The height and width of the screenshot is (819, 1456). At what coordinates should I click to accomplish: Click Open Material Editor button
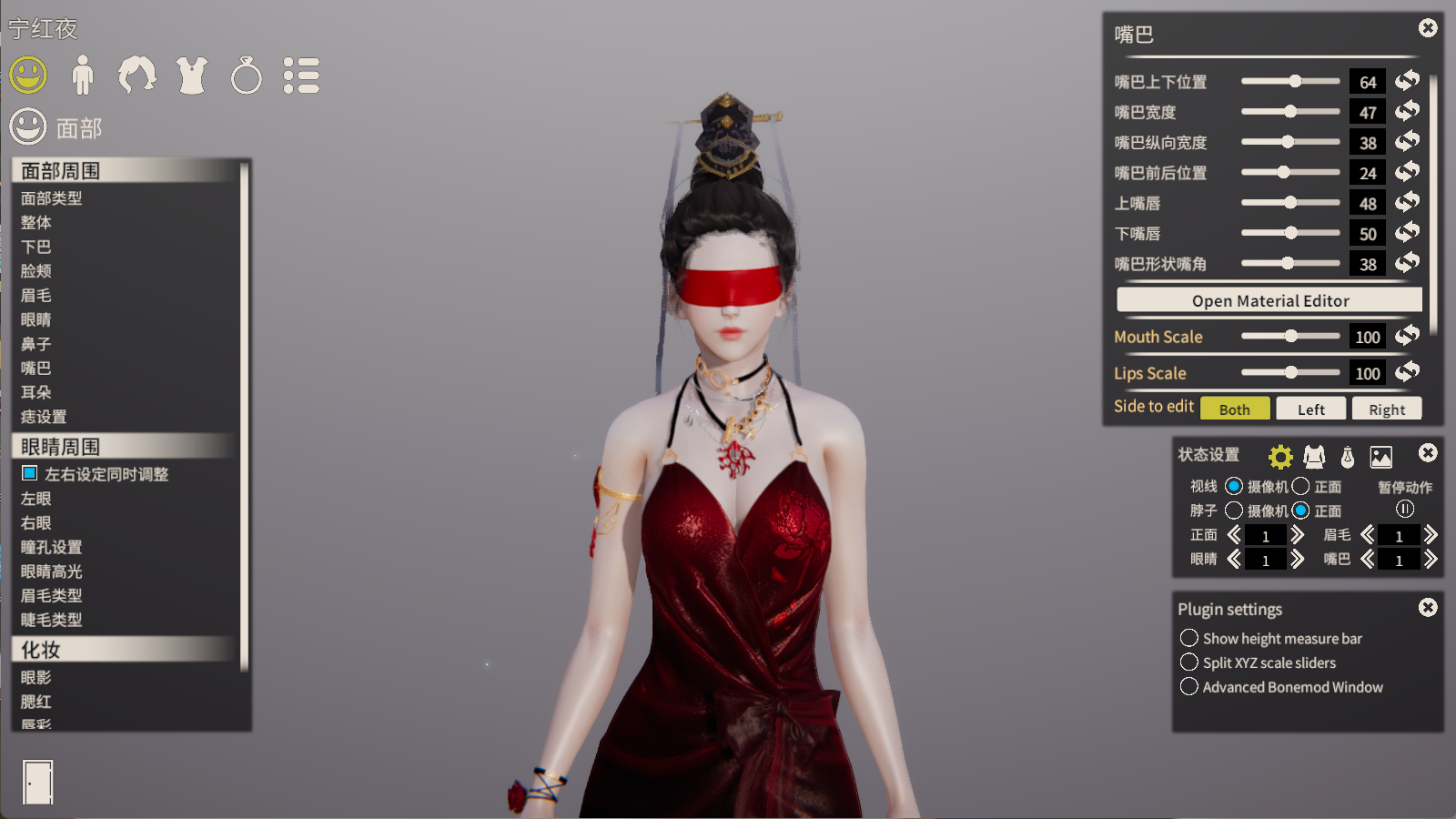pyautogui.click(x=1269, y=300)
